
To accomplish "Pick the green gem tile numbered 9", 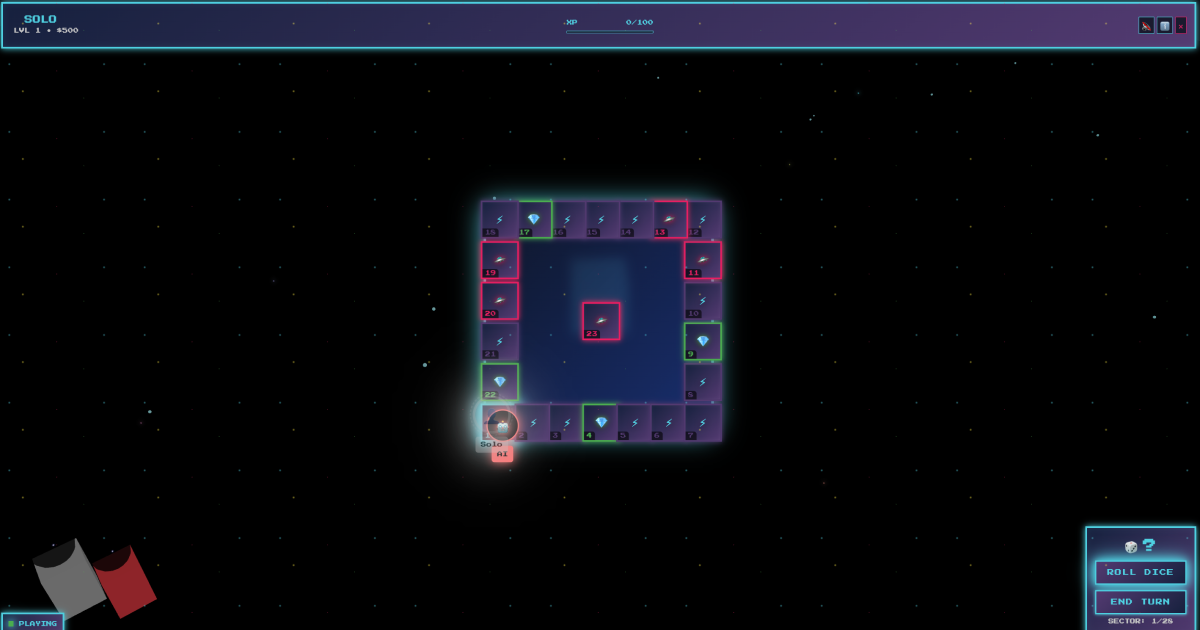I will click(702, 341).
